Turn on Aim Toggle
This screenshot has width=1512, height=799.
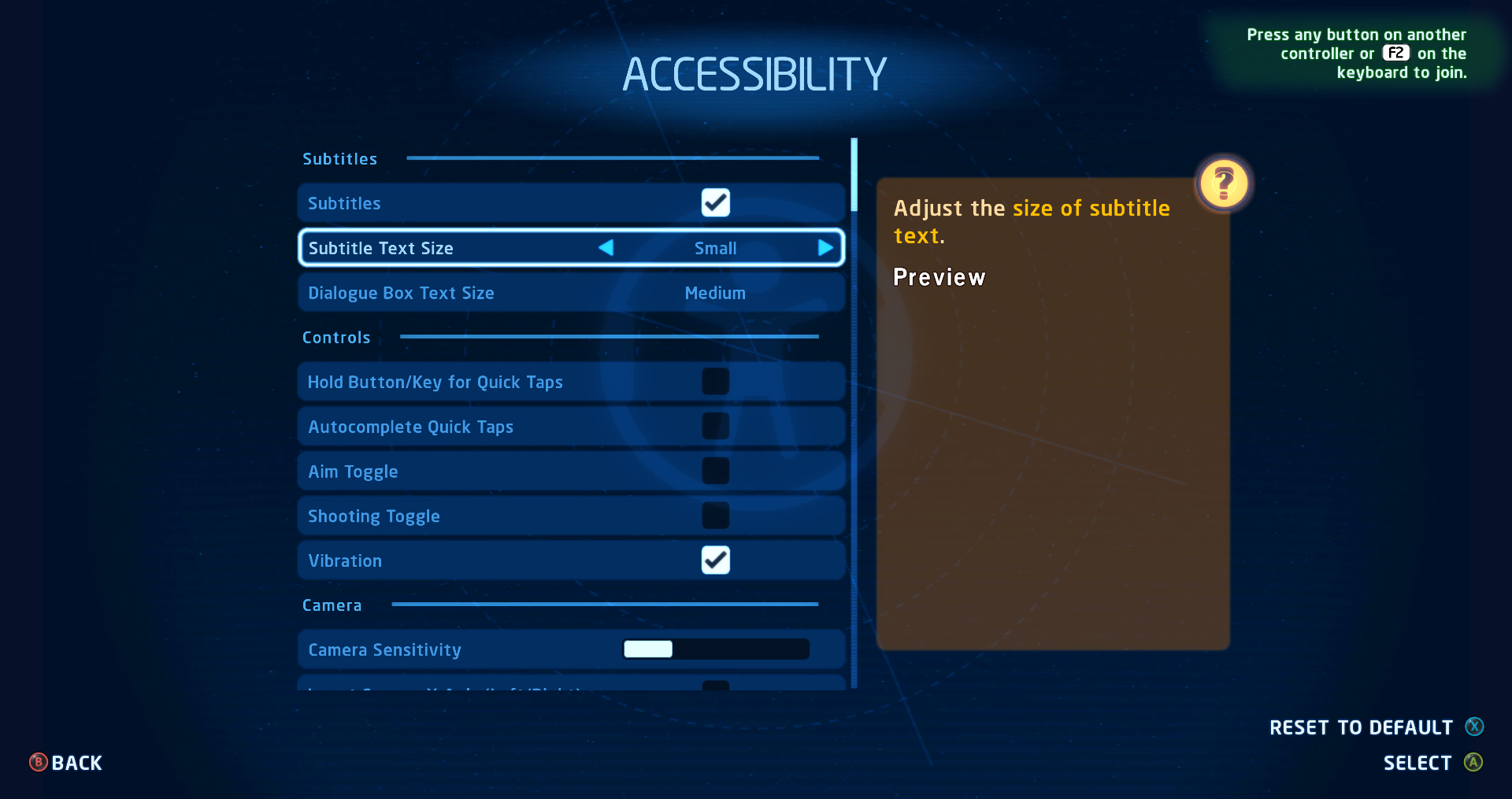tap(715, 472)
